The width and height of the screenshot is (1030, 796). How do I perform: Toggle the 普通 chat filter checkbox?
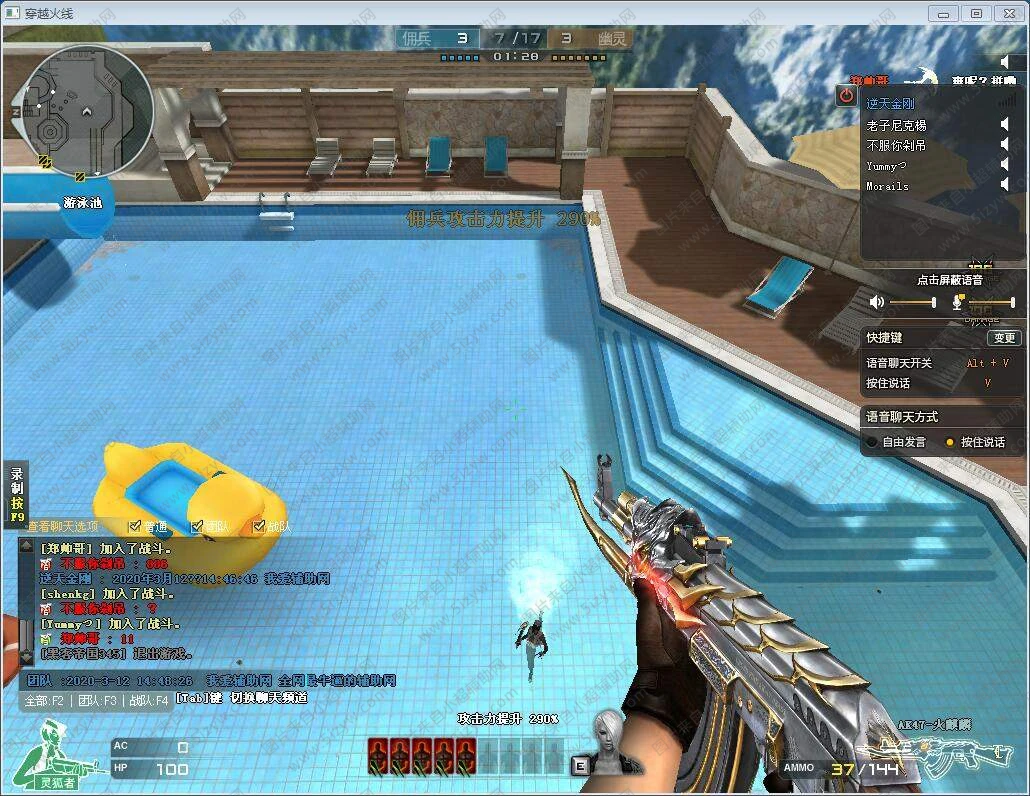click(135, 526)
